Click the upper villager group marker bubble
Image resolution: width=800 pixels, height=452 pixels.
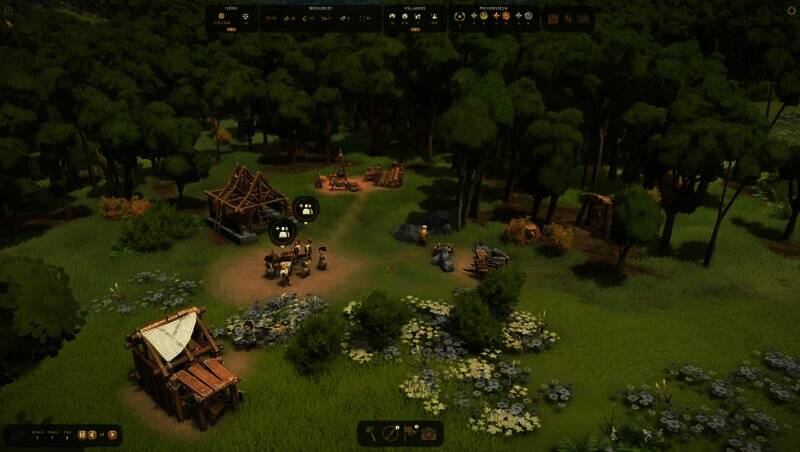point(305,209)
